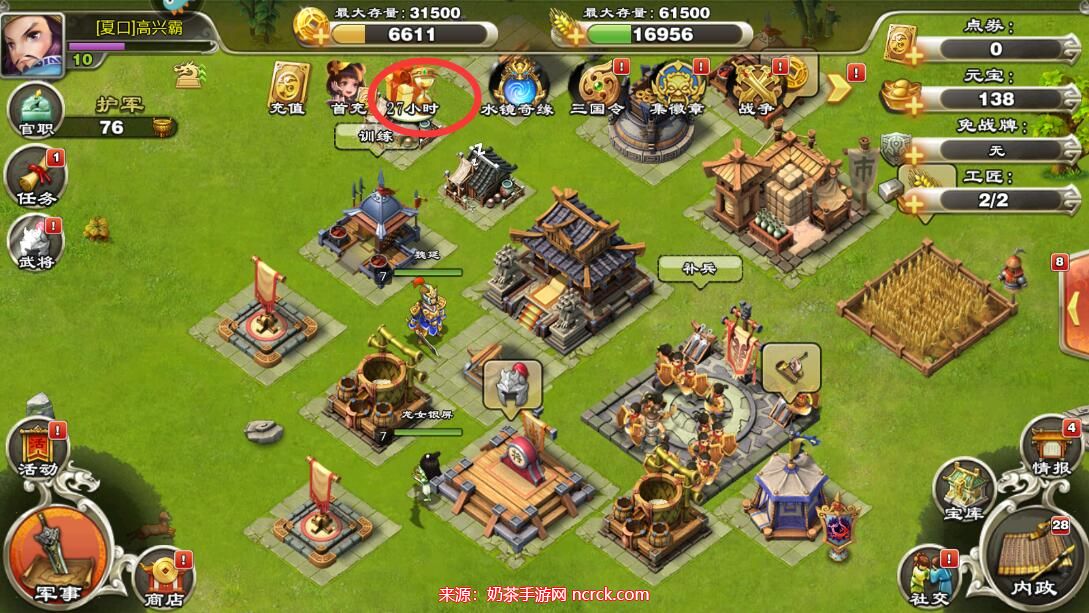This screenshot has height=613, width=1089.
Task: Open the 社交 social menu
Action: [928, 578]
